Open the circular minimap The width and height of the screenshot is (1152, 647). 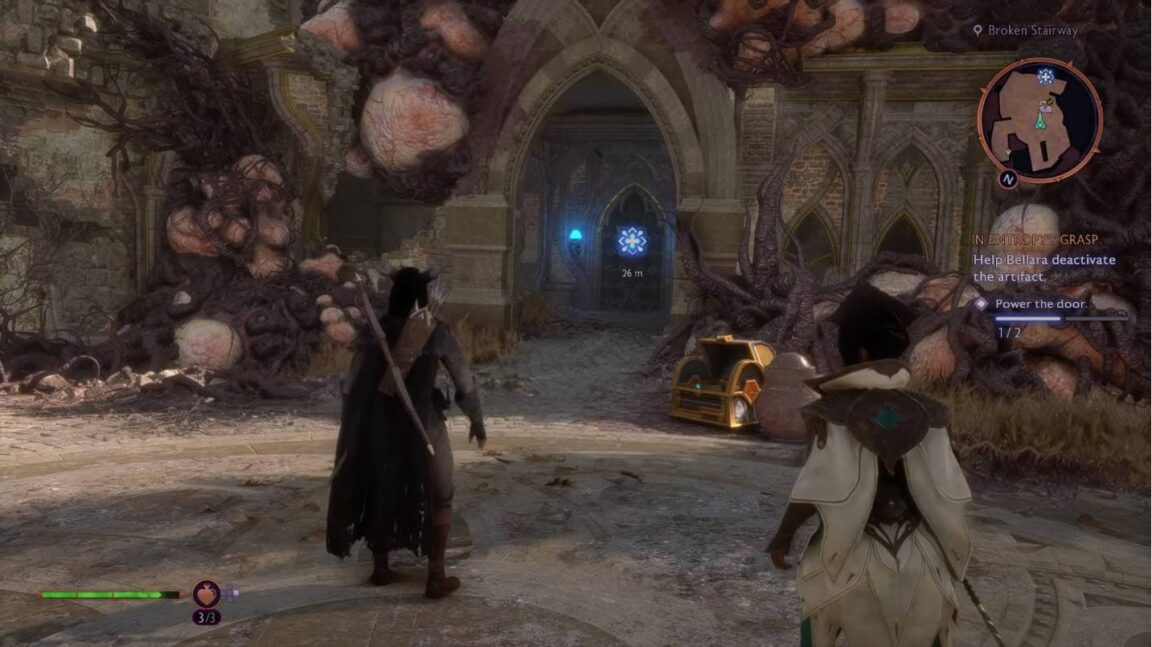pos(1039,120)
